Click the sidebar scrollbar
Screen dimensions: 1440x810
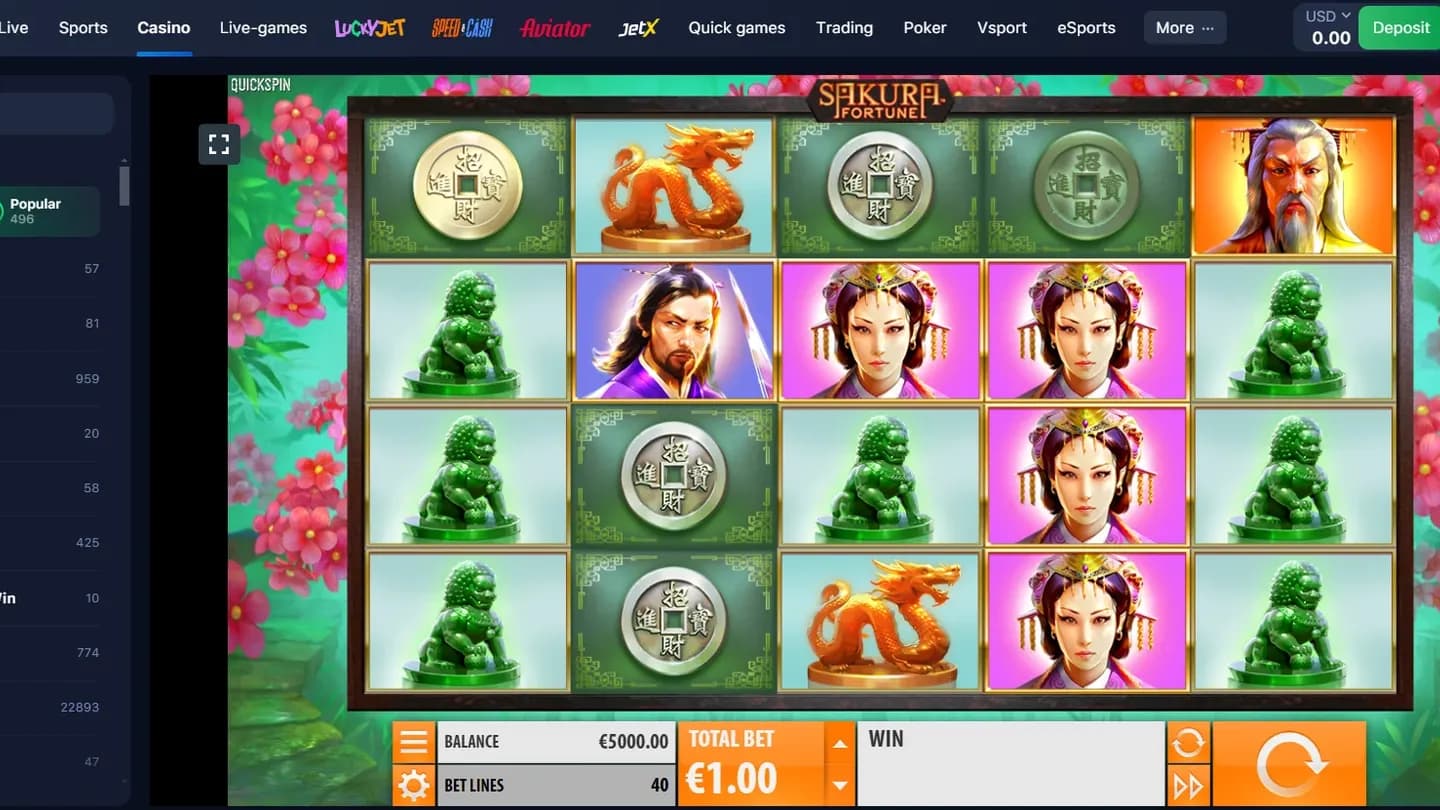124,185
